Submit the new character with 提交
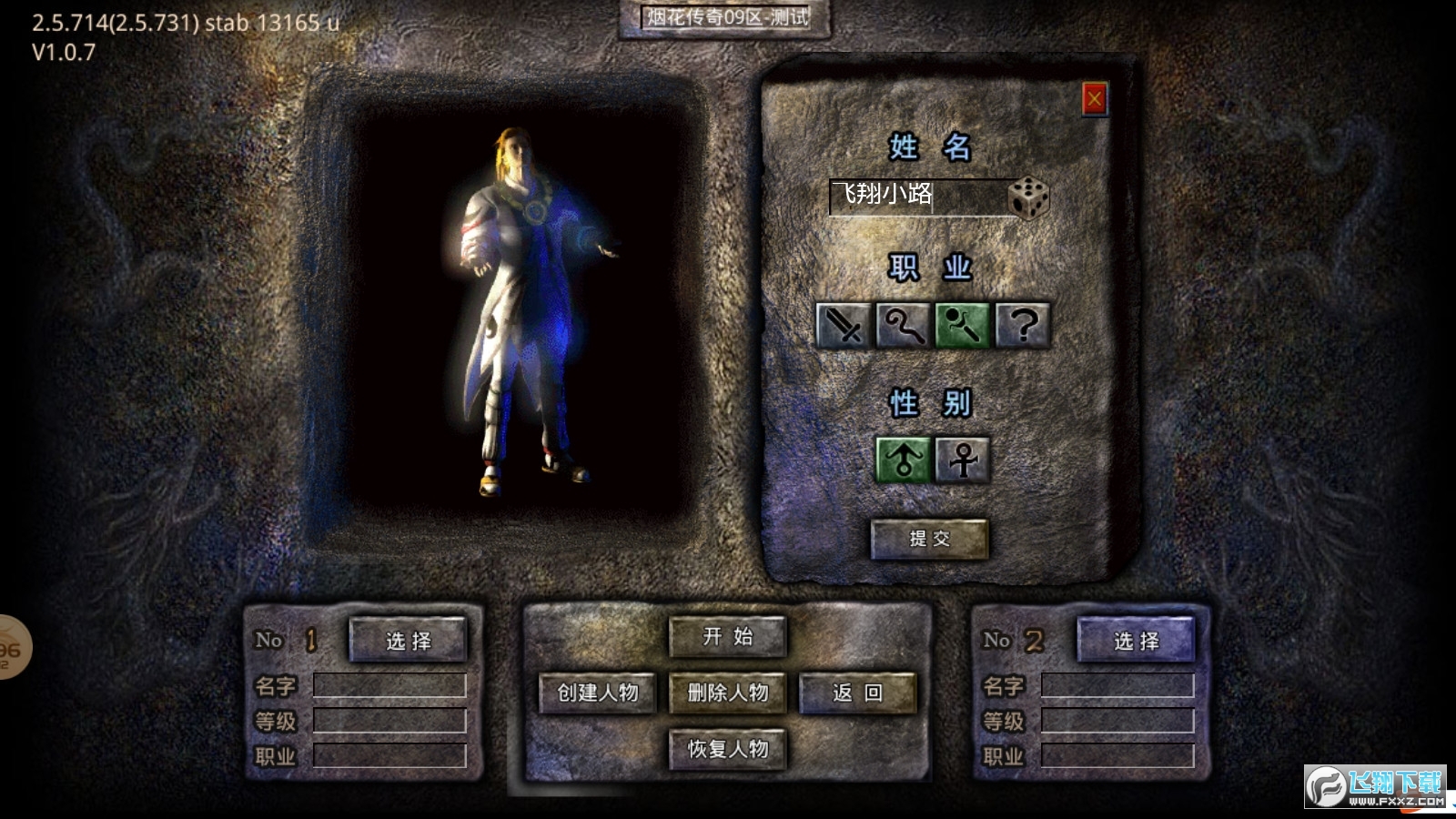This screenshot has height=819, width=1456. (x=929, y=539)
